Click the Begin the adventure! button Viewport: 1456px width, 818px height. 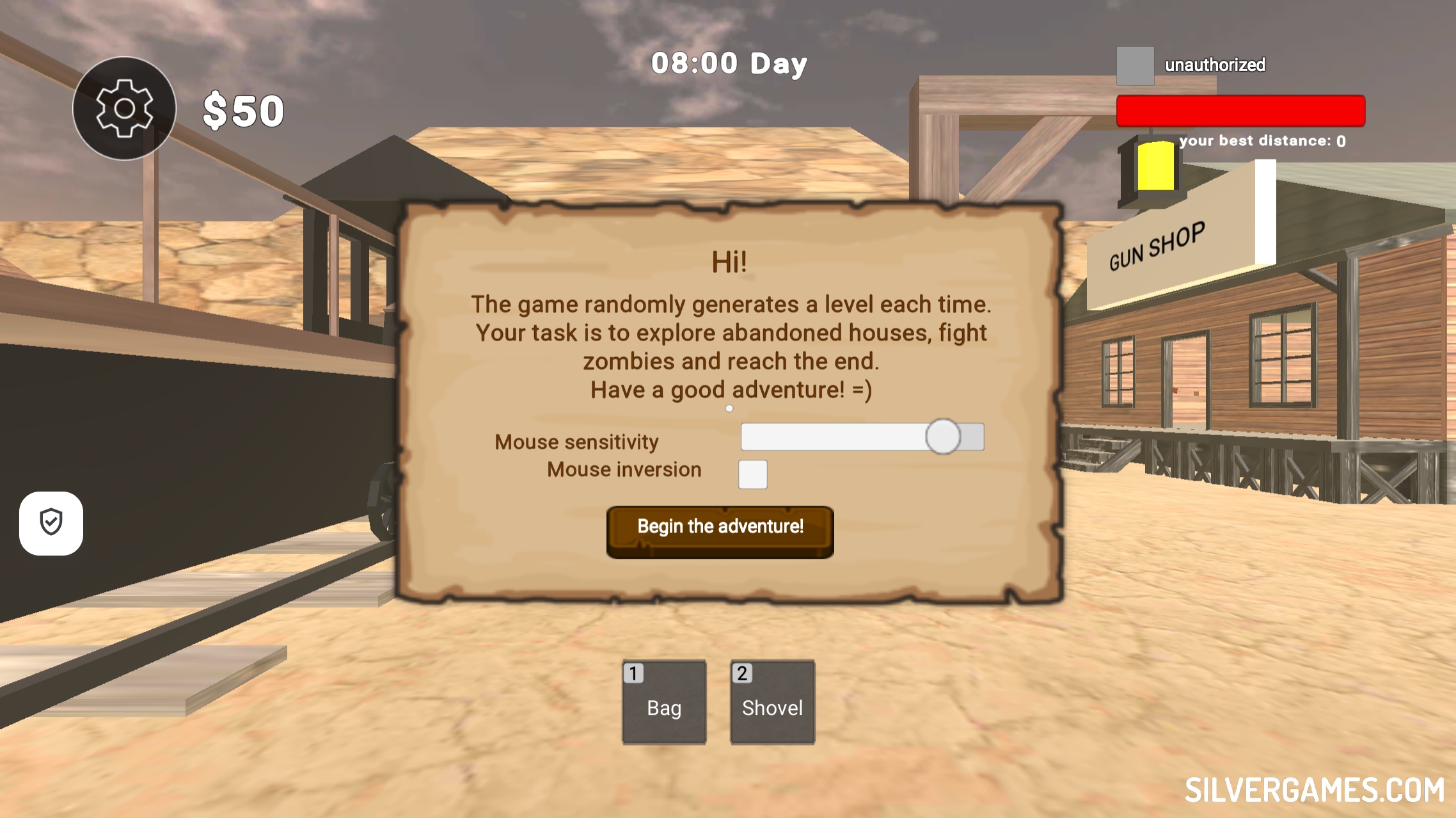(x=720, y=531)
